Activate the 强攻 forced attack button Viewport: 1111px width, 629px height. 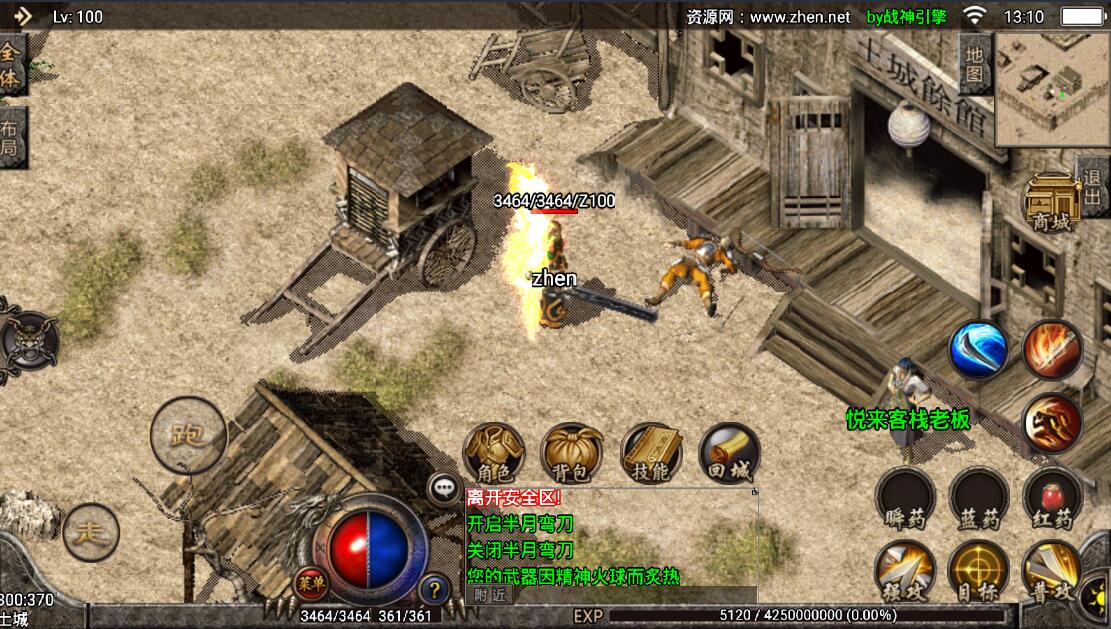tap(905, 571)
